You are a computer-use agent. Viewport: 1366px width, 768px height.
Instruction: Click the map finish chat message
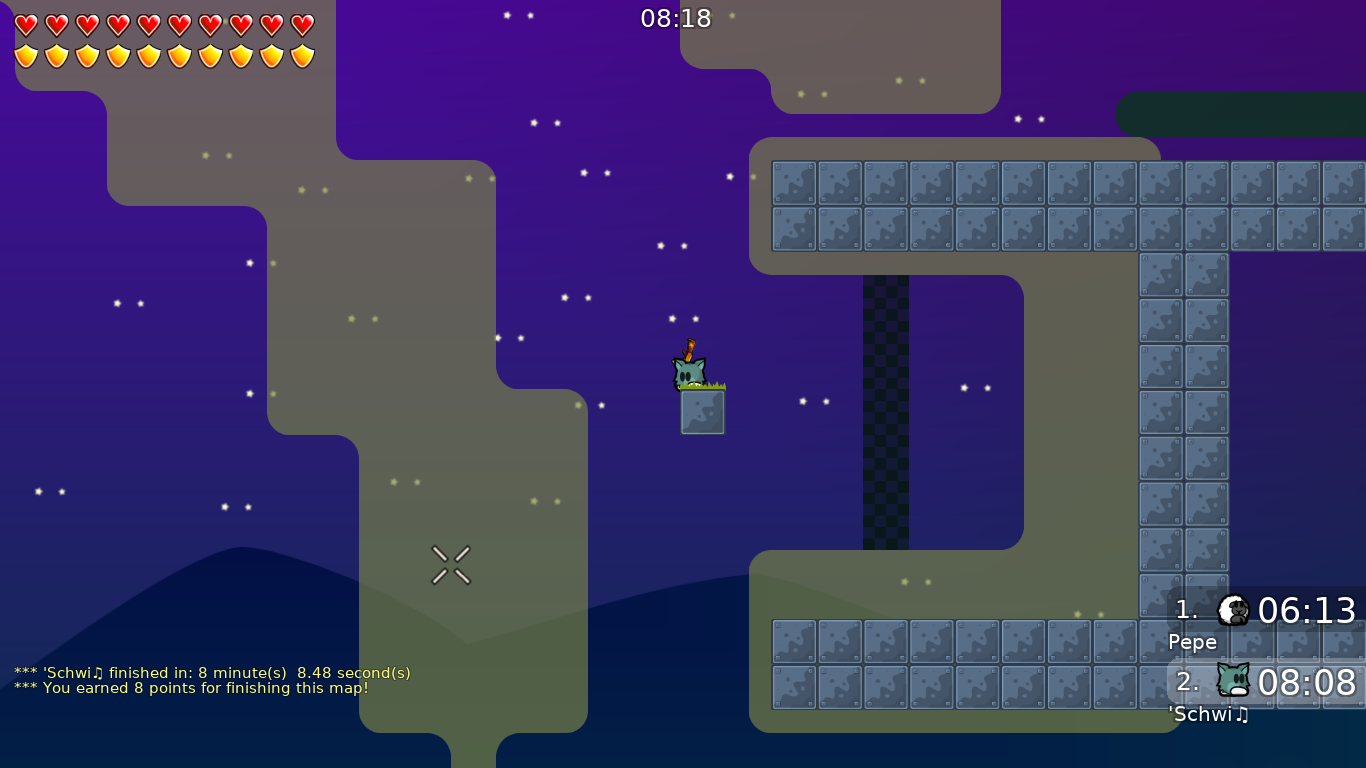(x=212, y=673)
